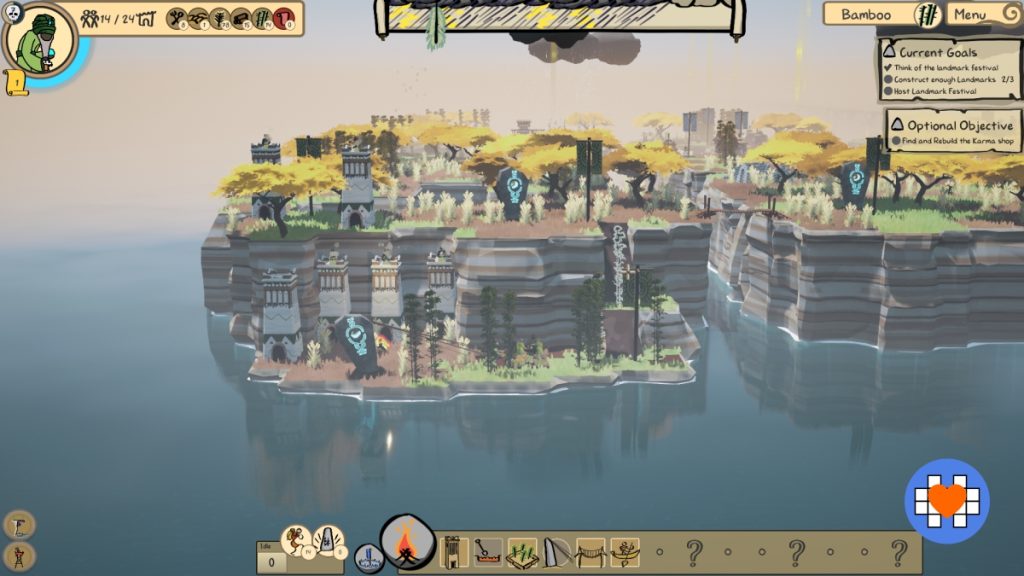This screenshot has height=576, width=1024.
Task: Collapse the Current Goals panel
Action: point(889,52)
